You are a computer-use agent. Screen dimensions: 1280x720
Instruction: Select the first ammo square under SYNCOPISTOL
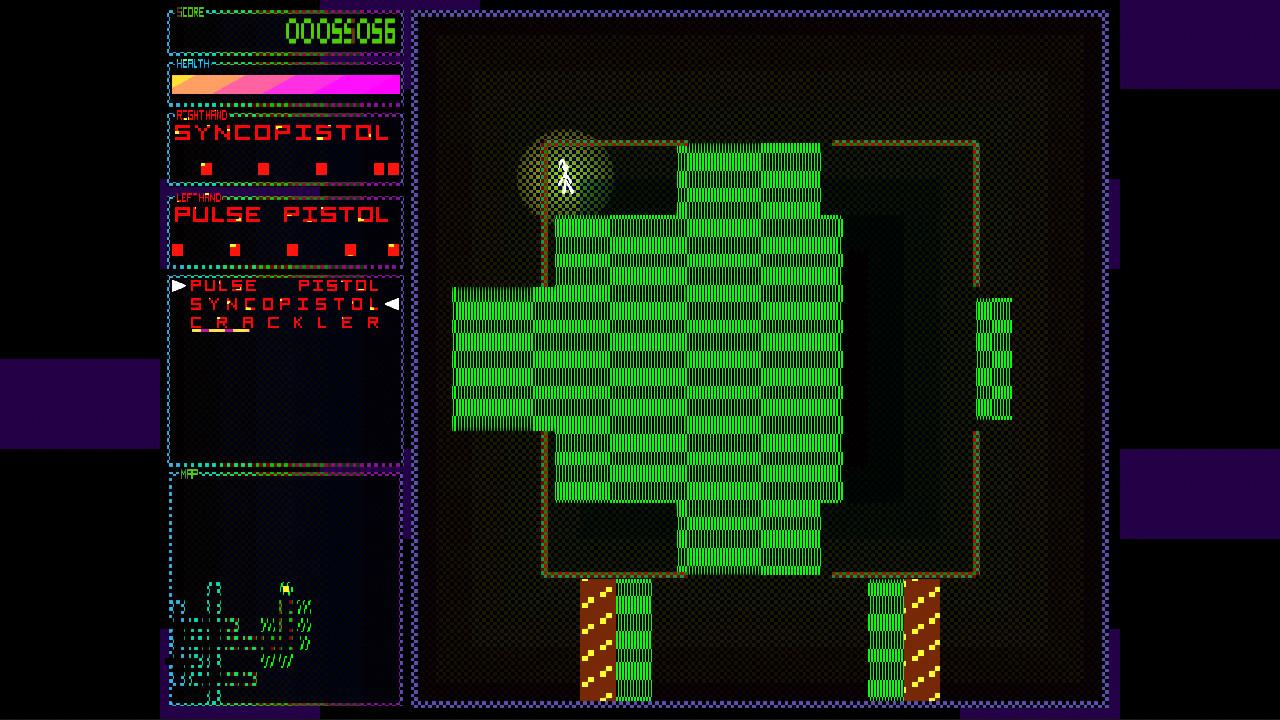(x=206, y=168)
